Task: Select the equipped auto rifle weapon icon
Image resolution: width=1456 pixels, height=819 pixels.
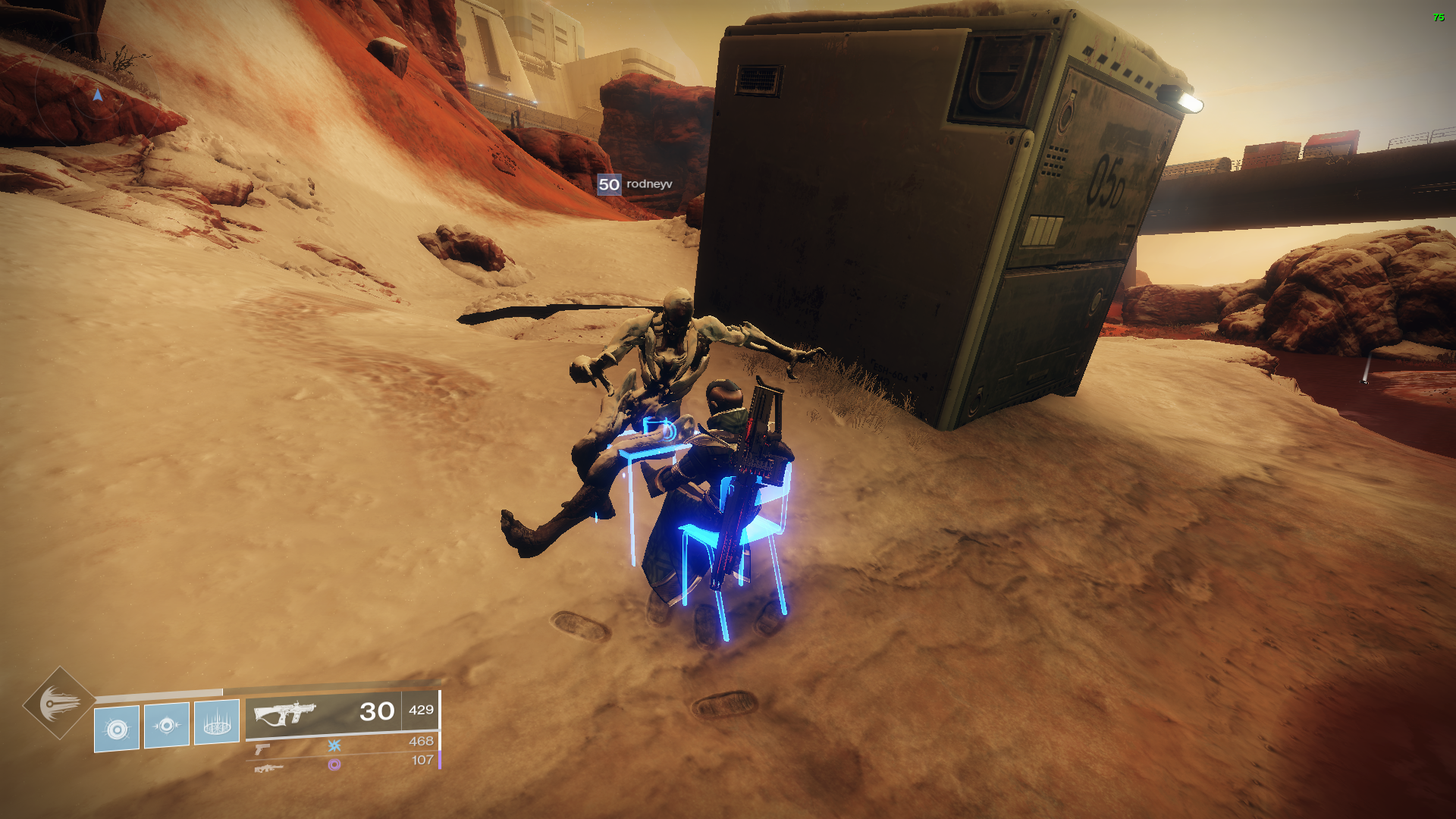Action: pos(285,714)
